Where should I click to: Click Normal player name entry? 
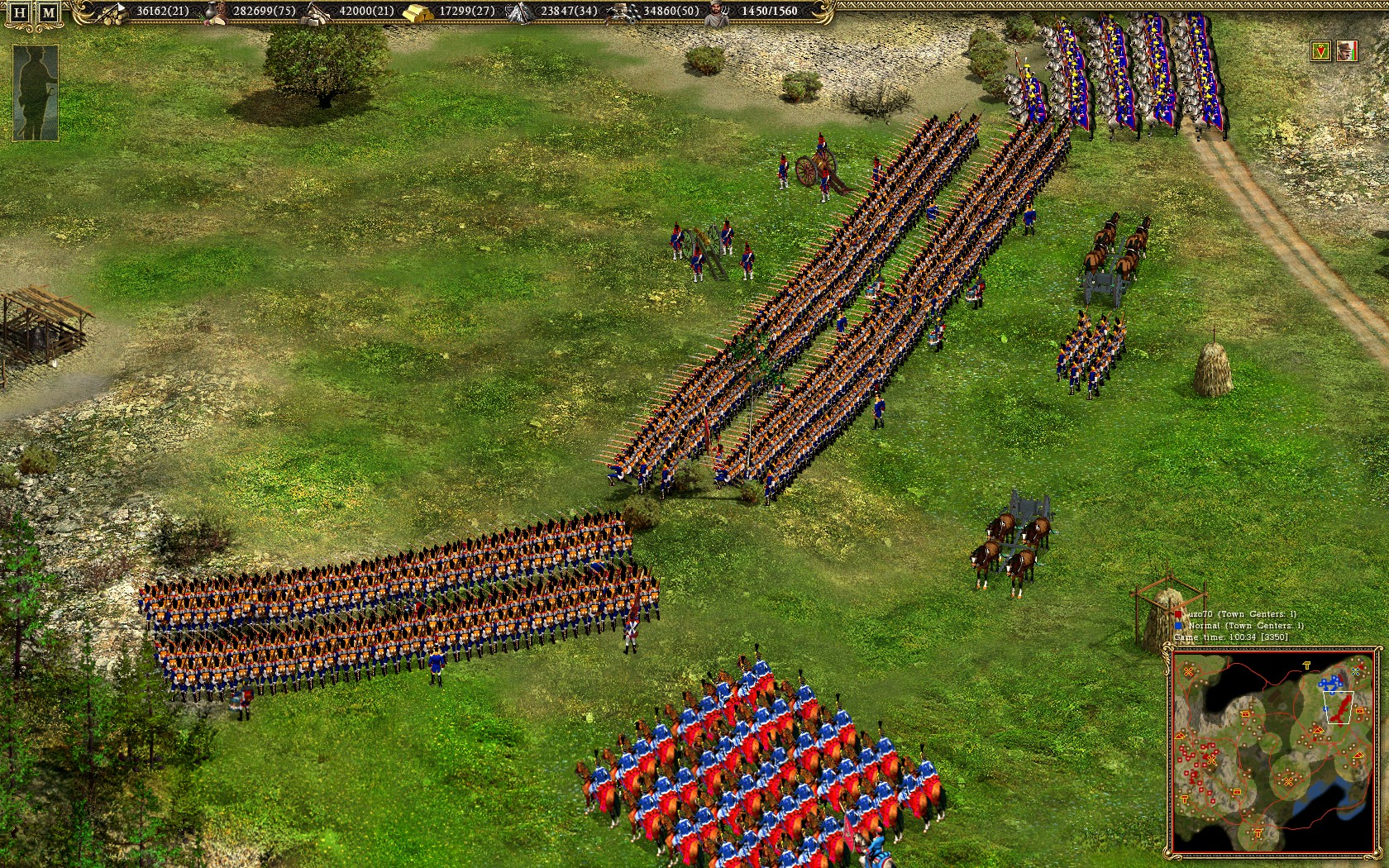click(1203, 626)
